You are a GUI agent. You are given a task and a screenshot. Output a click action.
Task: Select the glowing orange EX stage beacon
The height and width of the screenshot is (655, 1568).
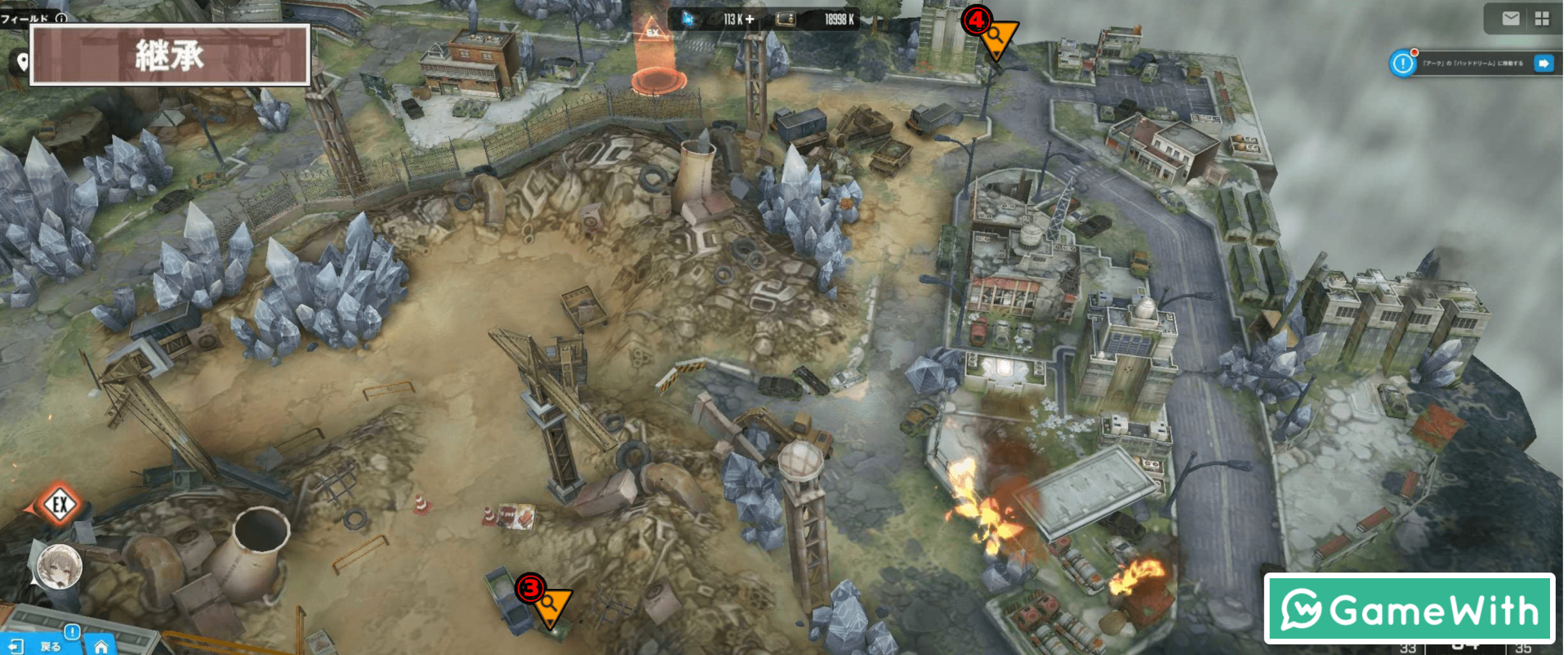(657, 61)
